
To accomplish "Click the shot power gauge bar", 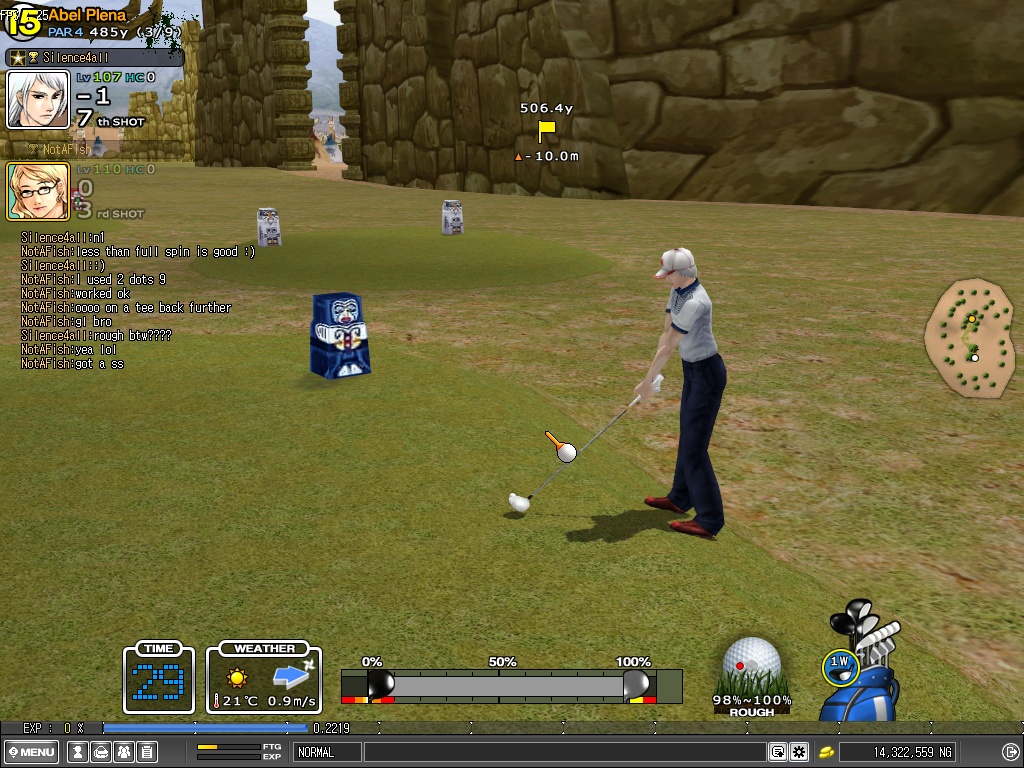I will click(510, 685).
